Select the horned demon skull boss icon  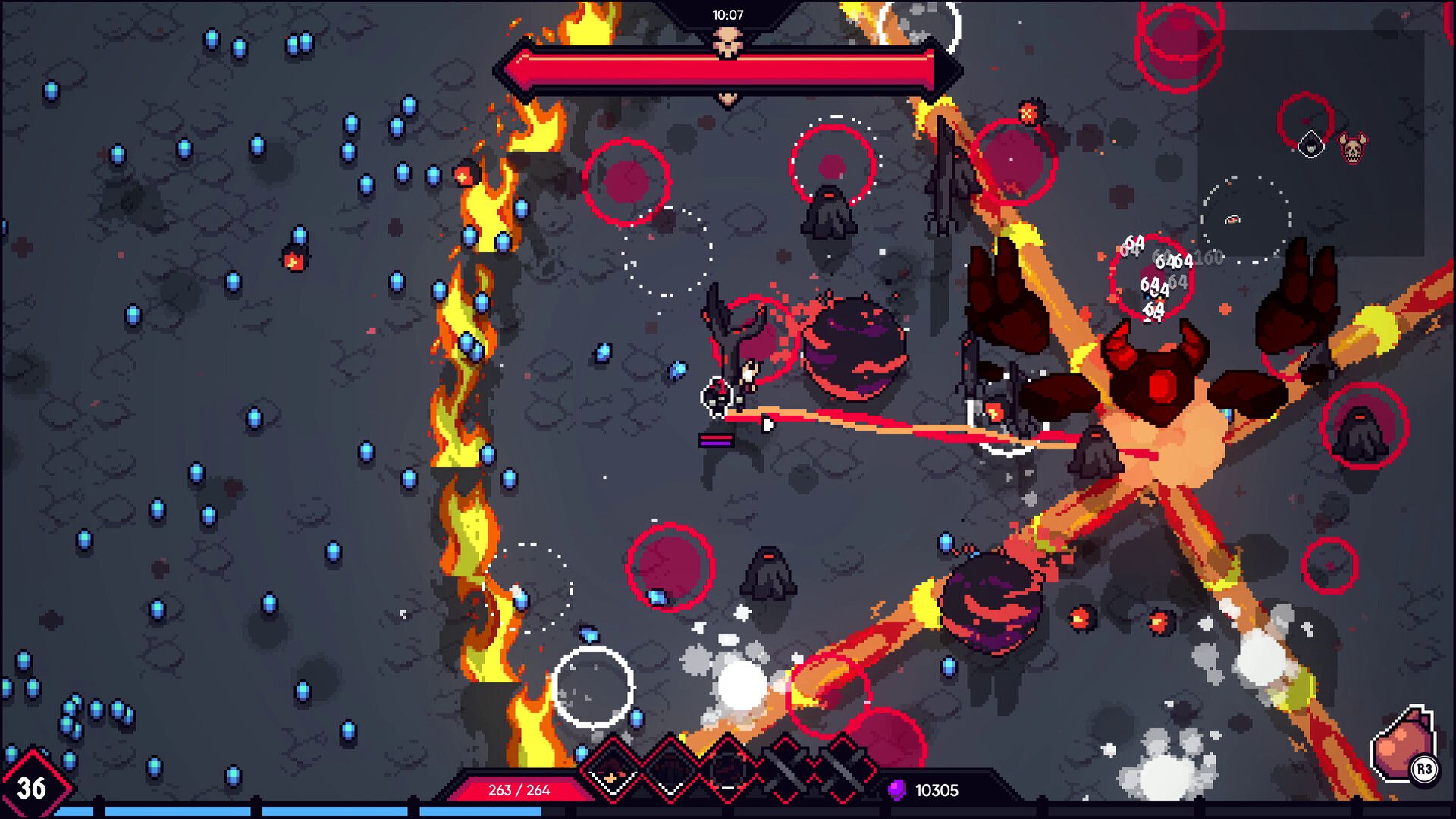[1352, 149]
